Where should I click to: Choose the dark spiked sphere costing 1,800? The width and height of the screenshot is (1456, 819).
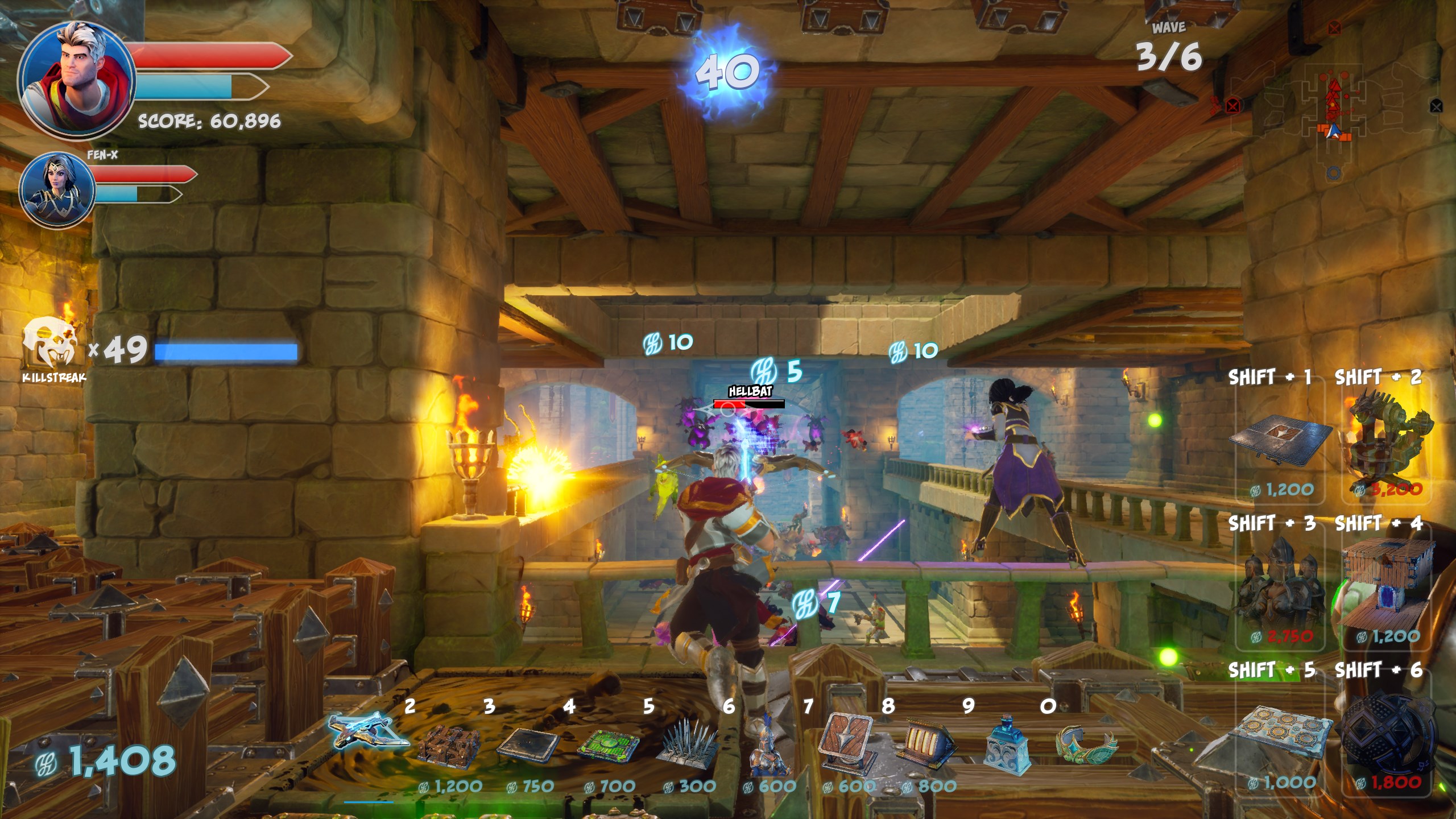click(1388, 734)
